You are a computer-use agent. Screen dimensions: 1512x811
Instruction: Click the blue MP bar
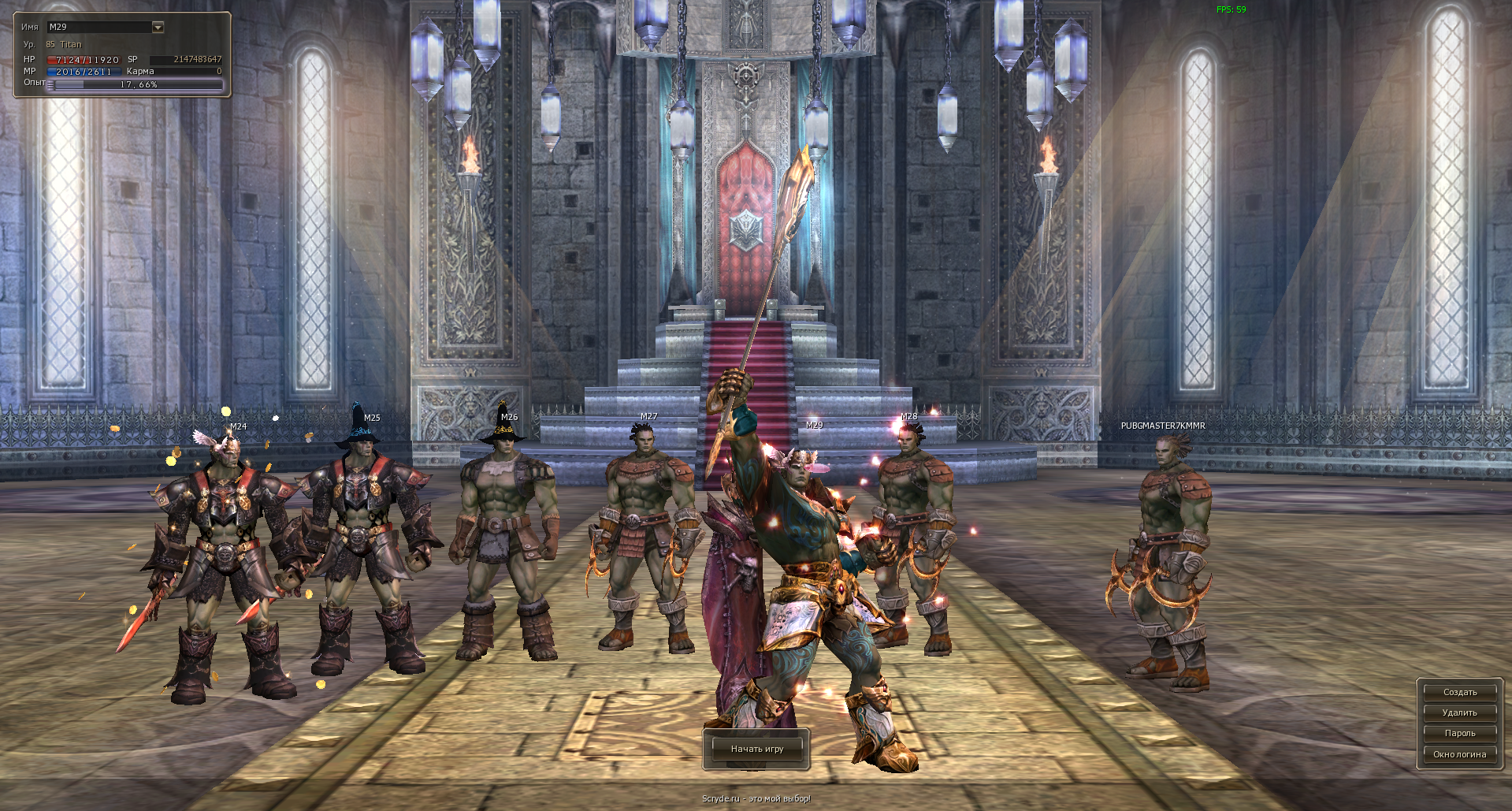click(83, 71)
